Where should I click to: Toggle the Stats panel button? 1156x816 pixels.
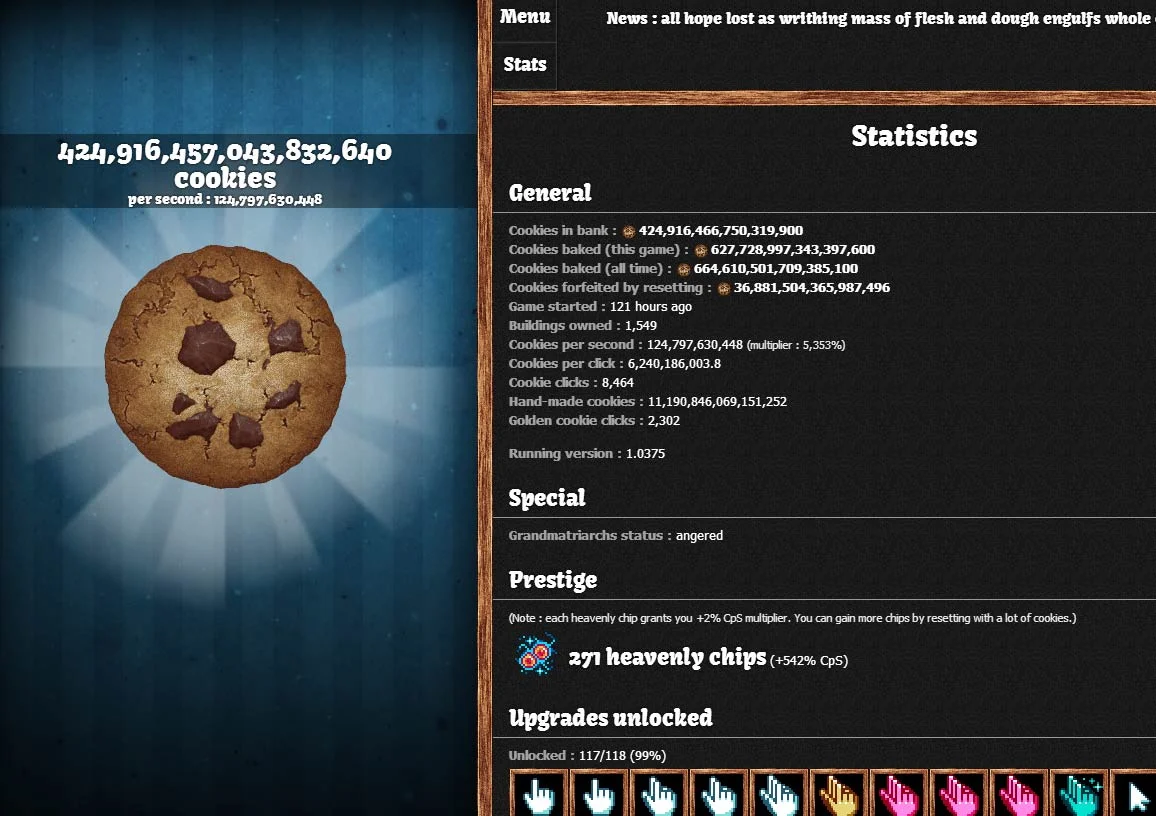pos(525,65)
